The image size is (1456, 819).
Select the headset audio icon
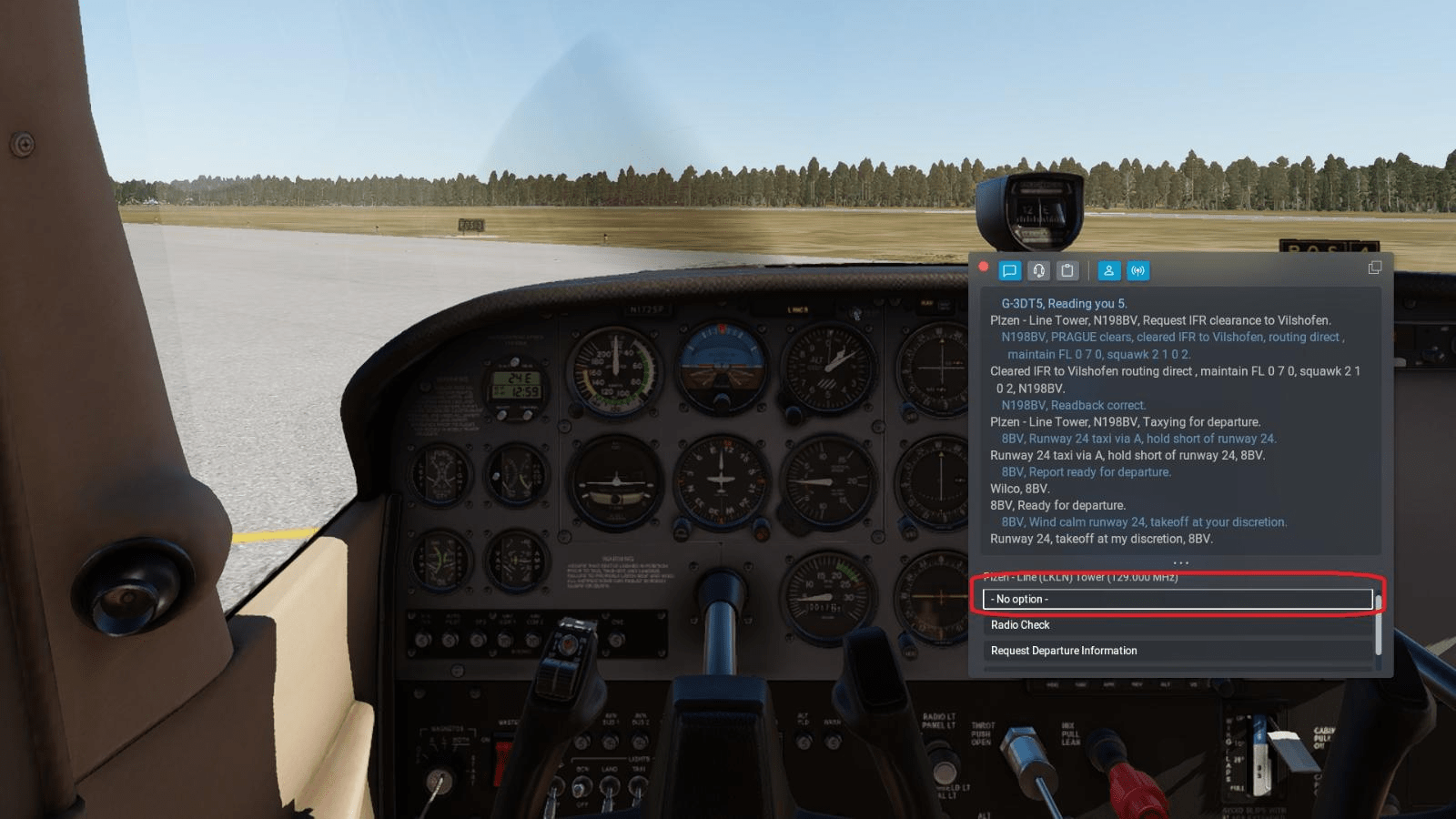pos(1038,270)
